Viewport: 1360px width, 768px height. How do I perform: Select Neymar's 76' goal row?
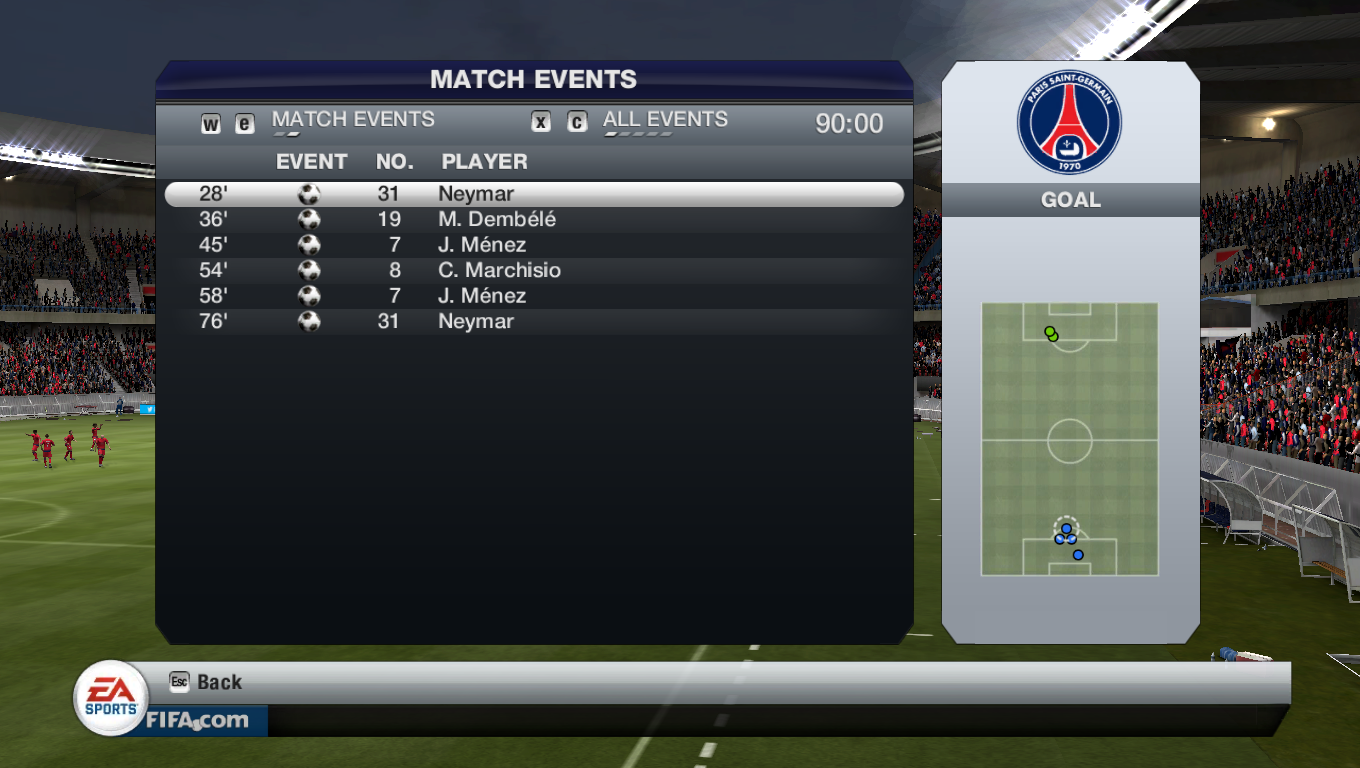tap(533, 321)
